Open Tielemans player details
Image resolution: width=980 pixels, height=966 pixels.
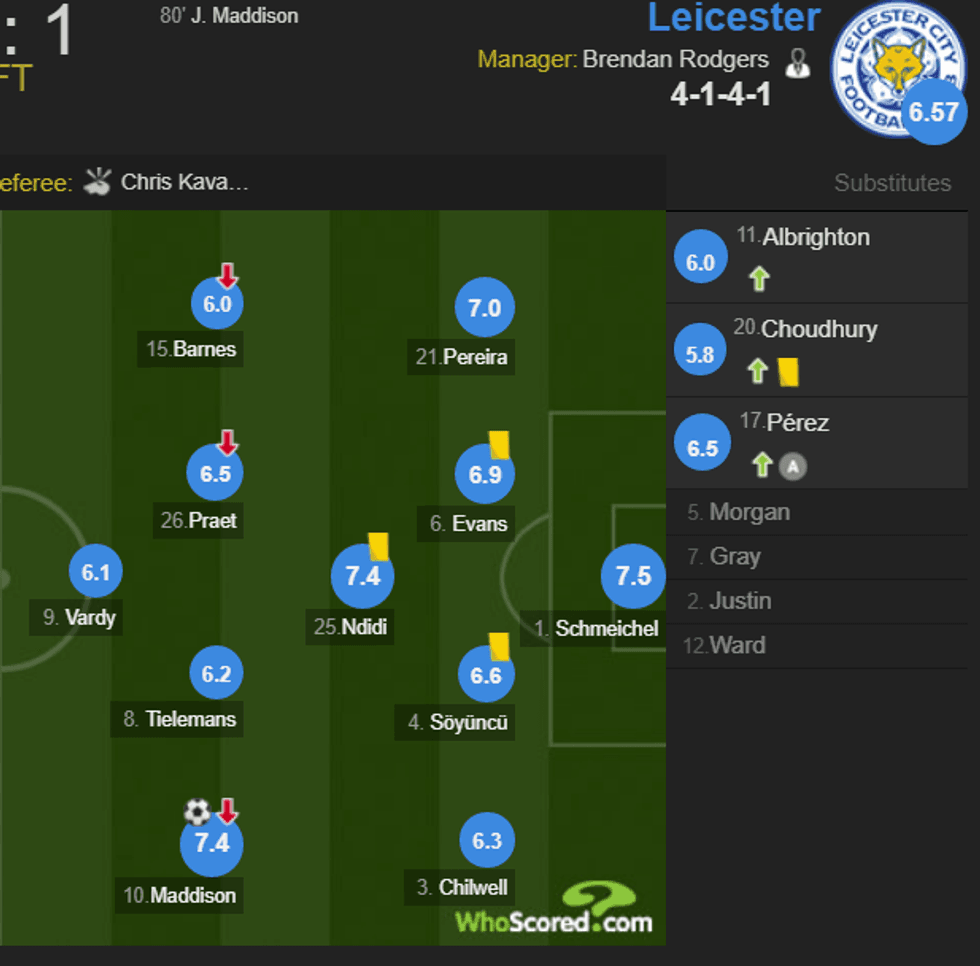pos(217,675)
